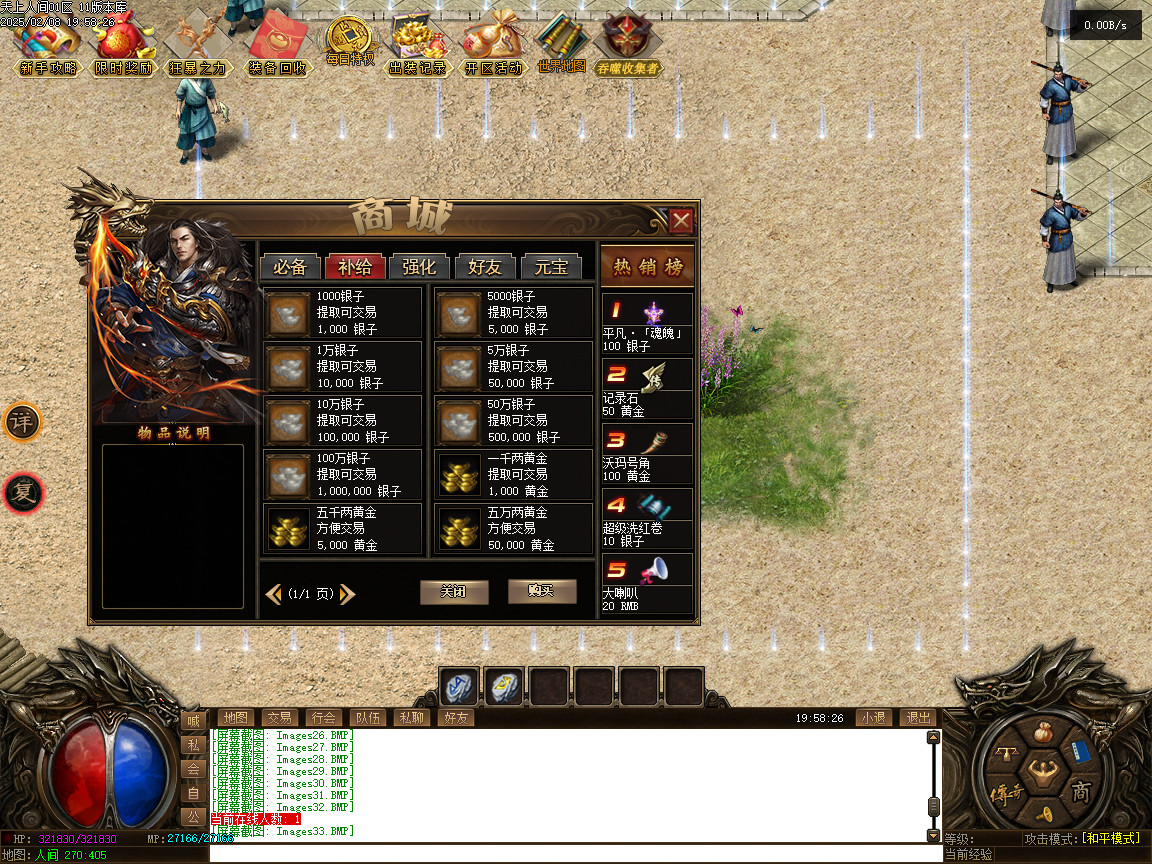Open the 行会 guild chat tab
1152x864 pixels.
point(323,718)
